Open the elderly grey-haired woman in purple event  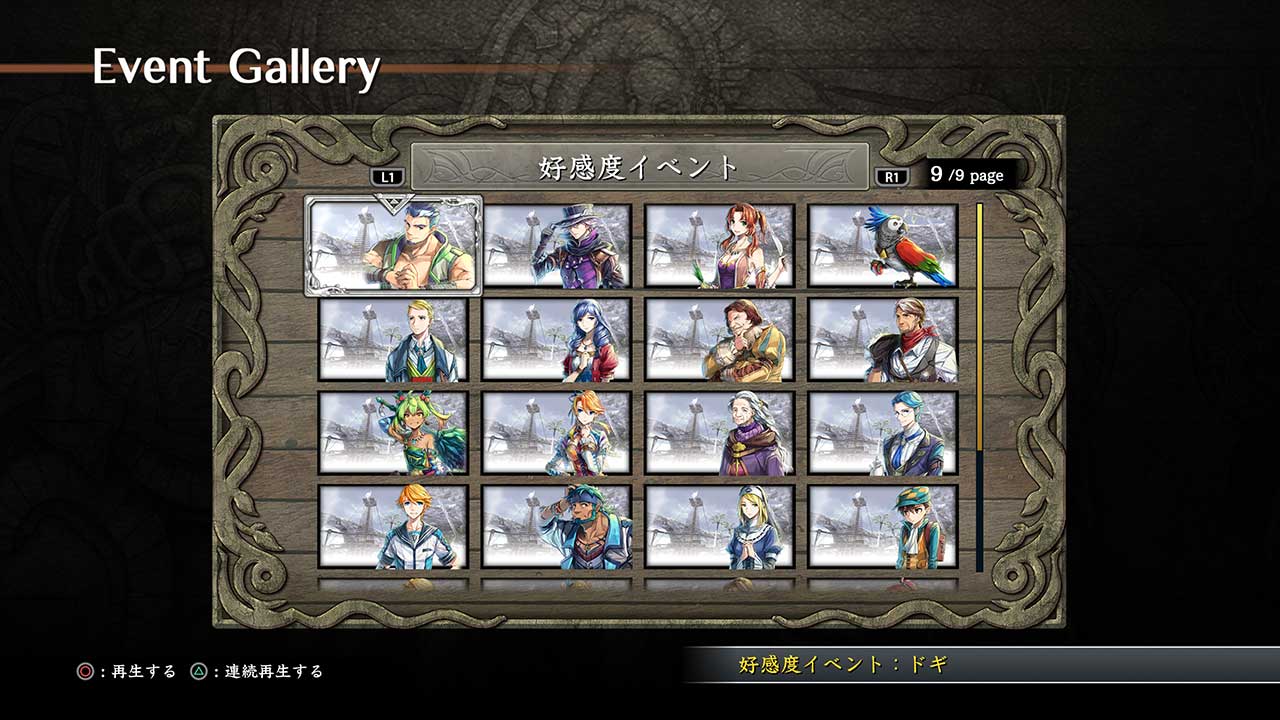pyautogui.click(x=720, y=432)
